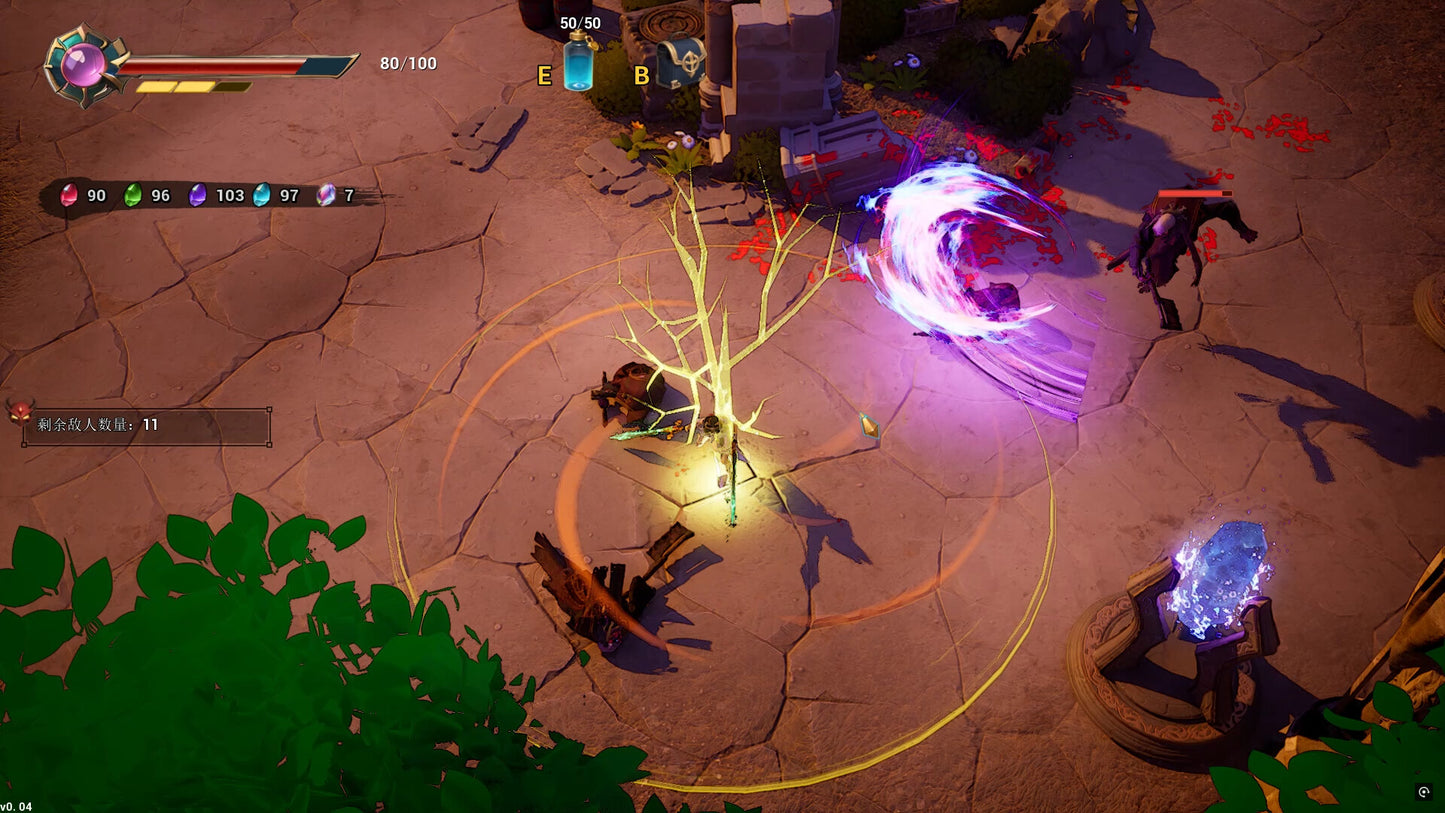Viewport: 1445px width, 813px height.
Task: Select the red gem currency icon
Action: pyautogui.click(x=69, y=195)
